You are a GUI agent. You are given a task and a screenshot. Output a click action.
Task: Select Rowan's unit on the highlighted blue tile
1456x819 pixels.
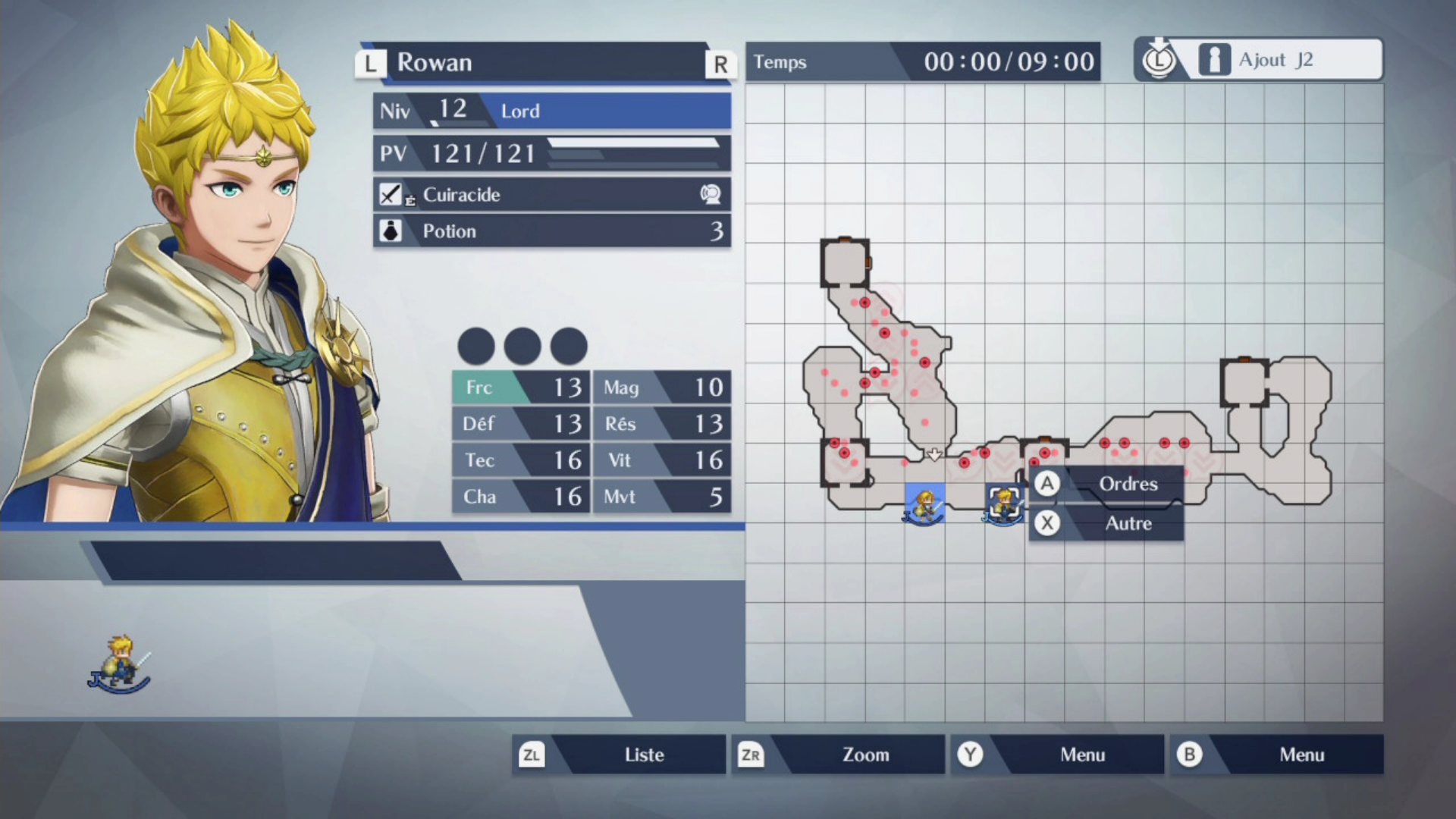924,504
